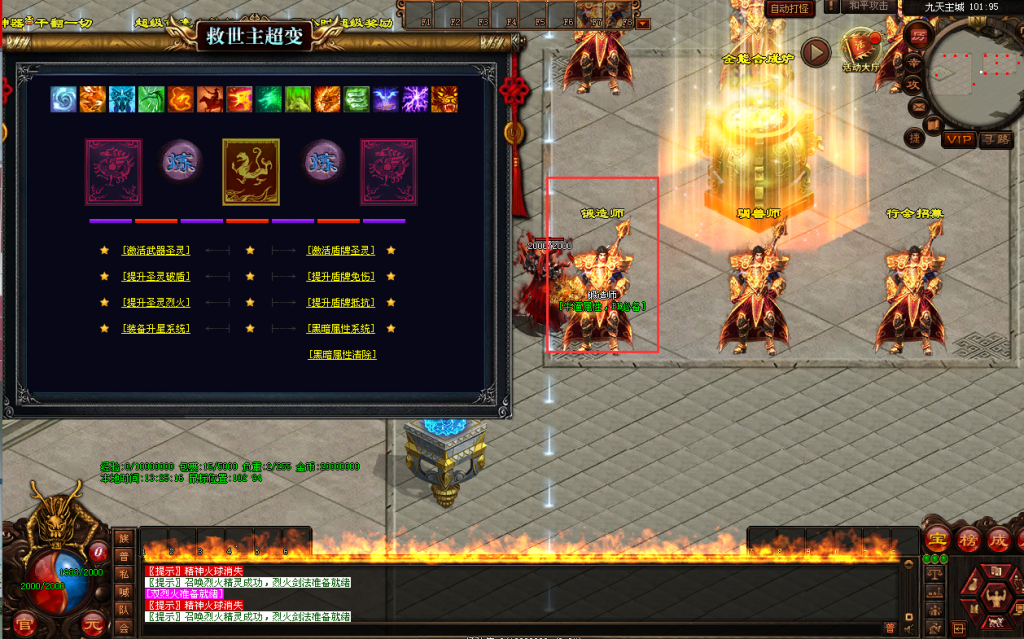Open the VIP button

959,139
